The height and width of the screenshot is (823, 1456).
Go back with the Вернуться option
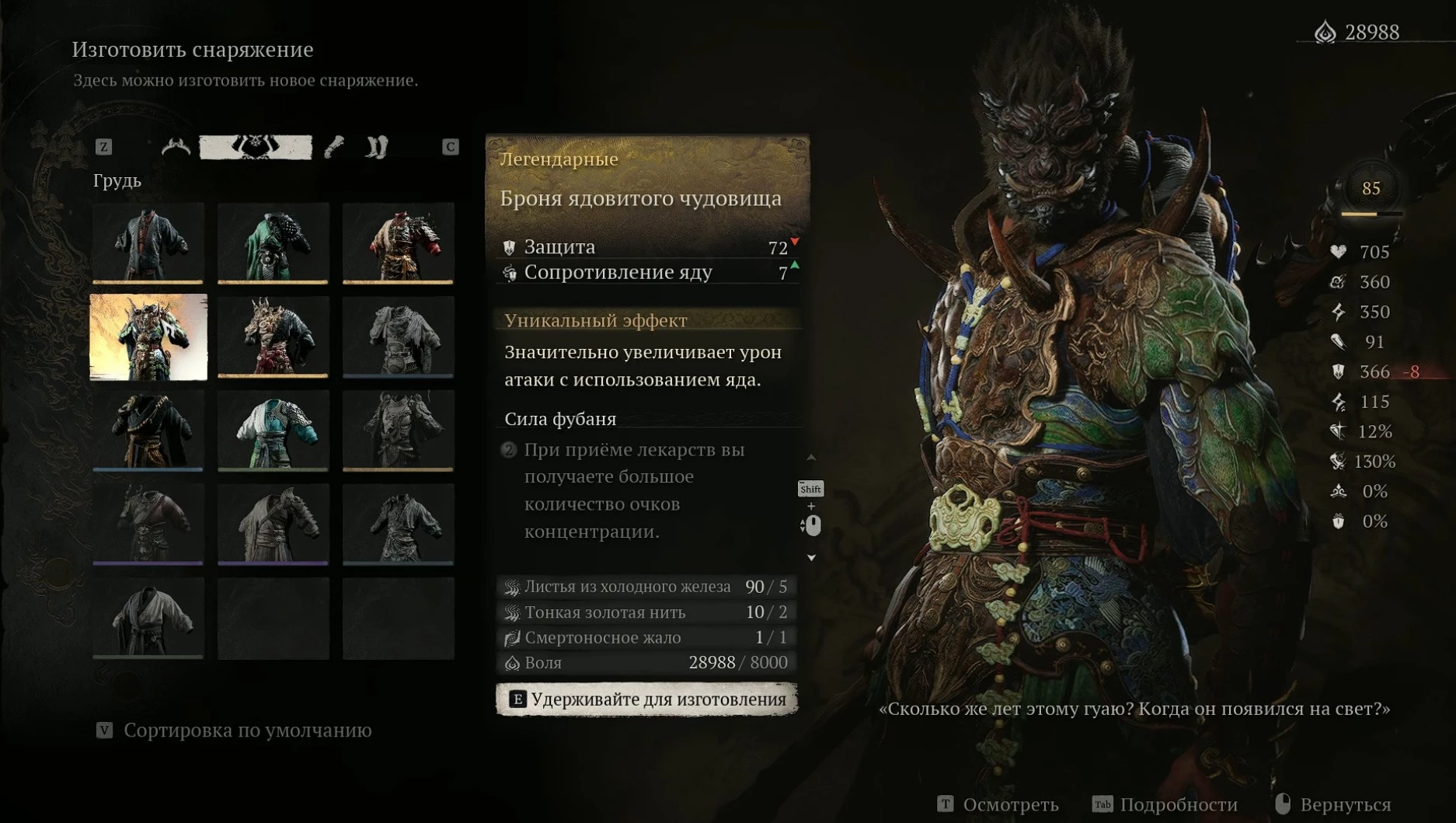[1333, 804]
